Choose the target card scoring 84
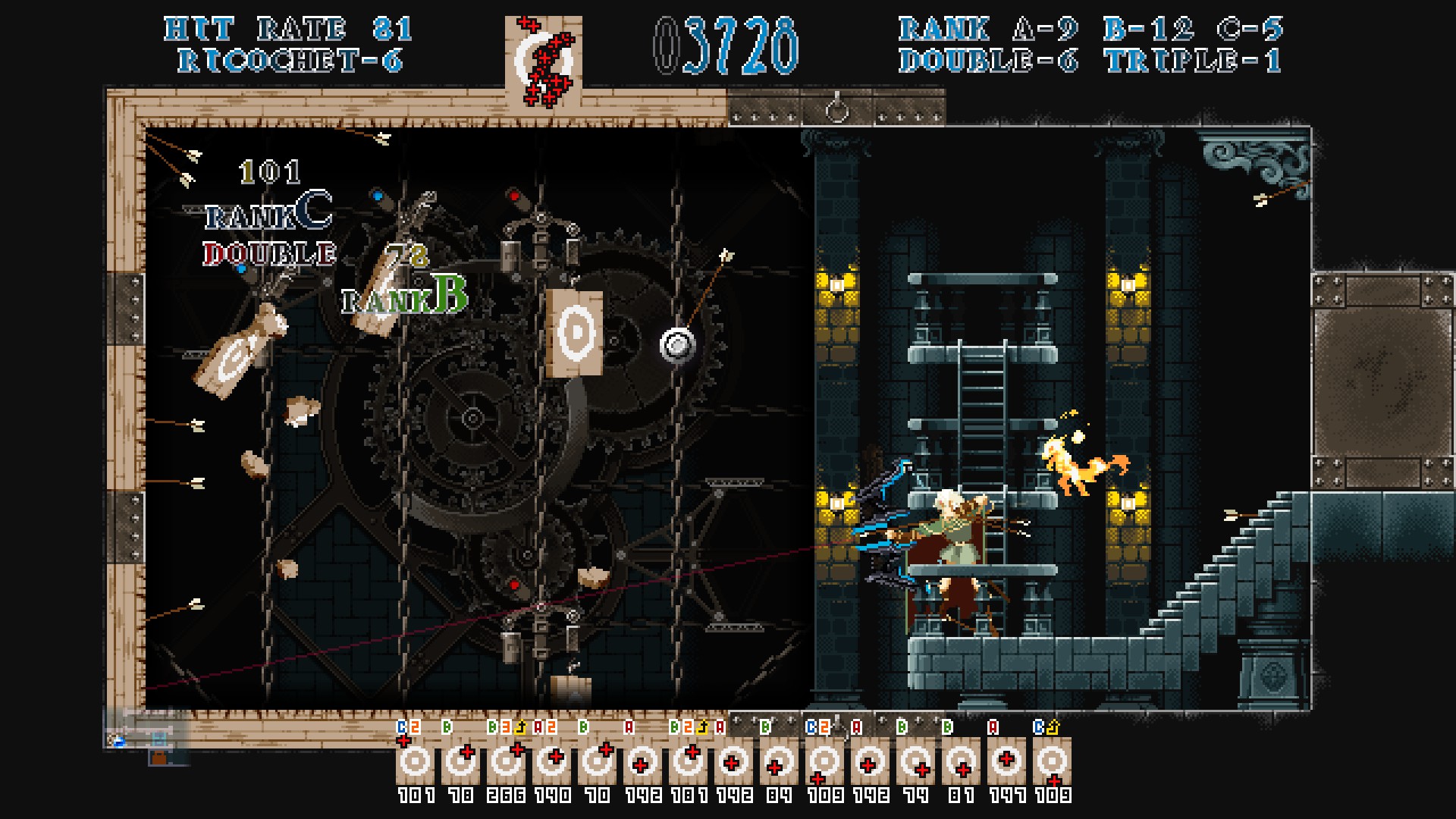This screenshot has width=1456, height=819. point(780,761)
